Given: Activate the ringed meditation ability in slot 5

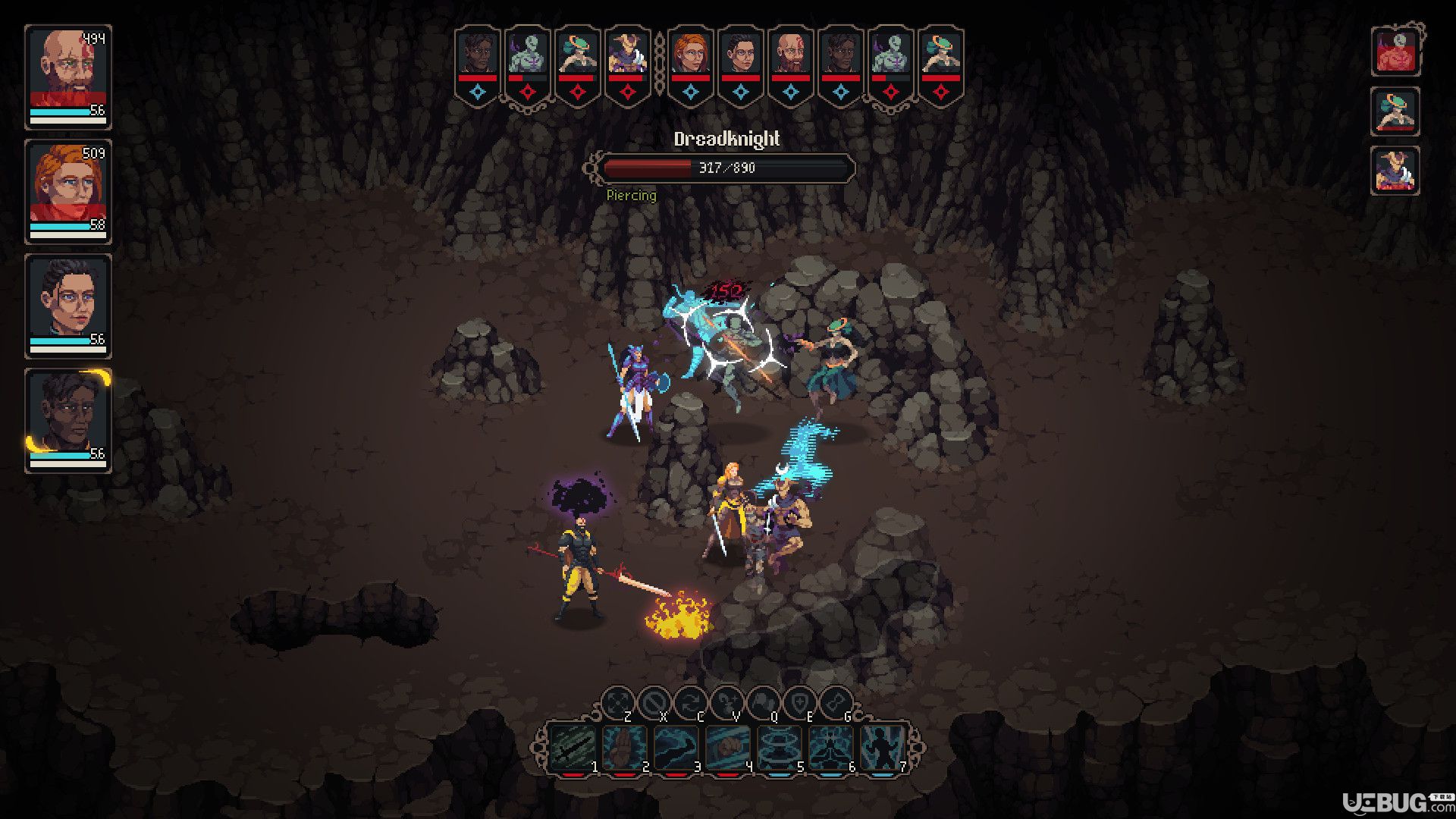Looking at the screenshot, I should 779,749.
